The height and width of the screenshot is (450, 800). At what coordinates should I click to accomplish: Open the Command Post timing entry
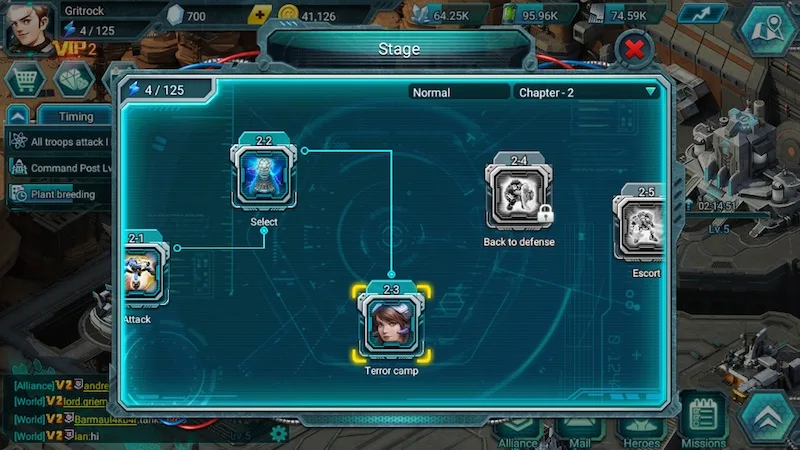62,168
